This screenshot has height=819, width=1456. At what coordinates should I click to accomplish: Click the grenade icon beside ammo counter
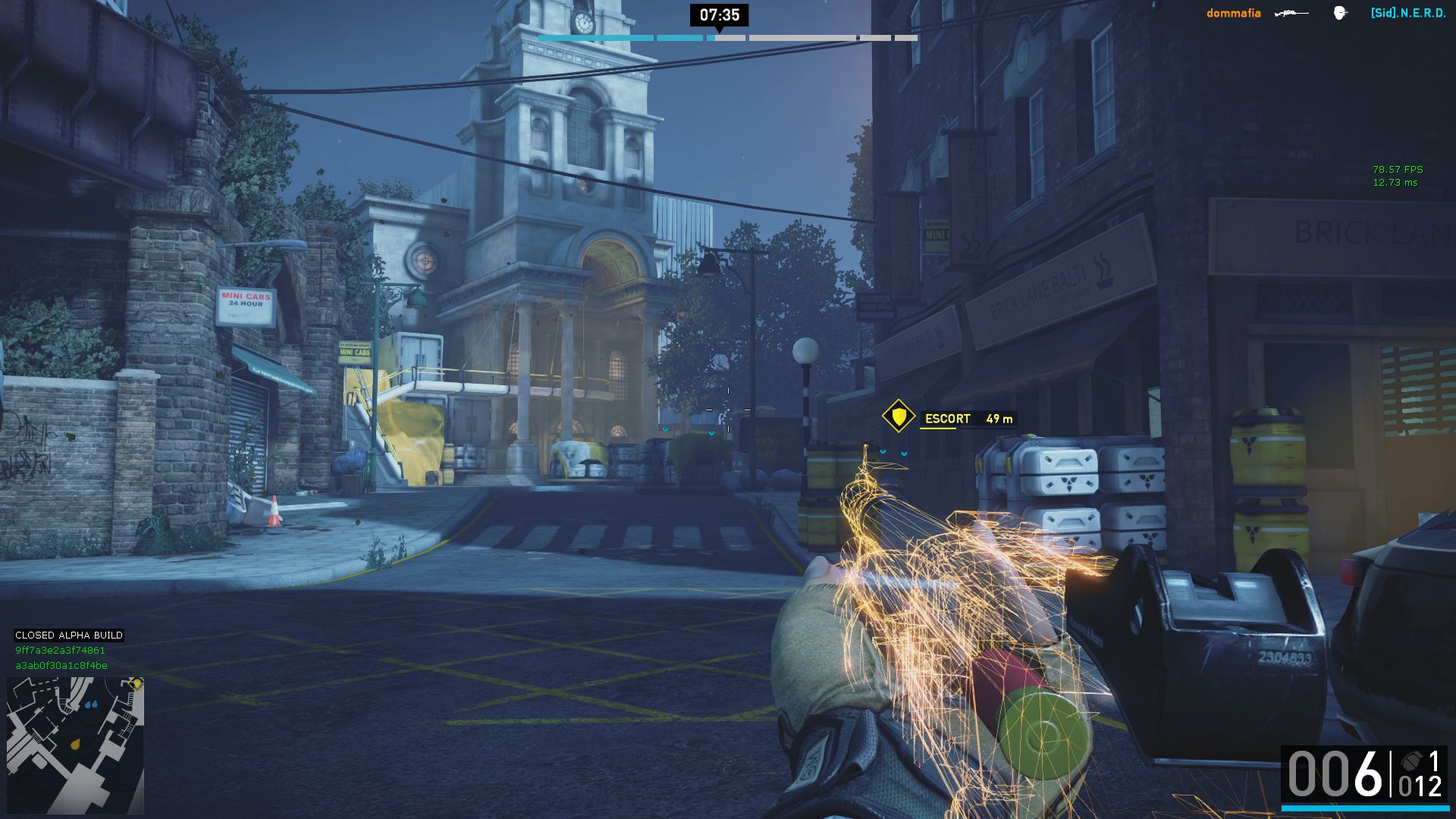pos(1411,761)
